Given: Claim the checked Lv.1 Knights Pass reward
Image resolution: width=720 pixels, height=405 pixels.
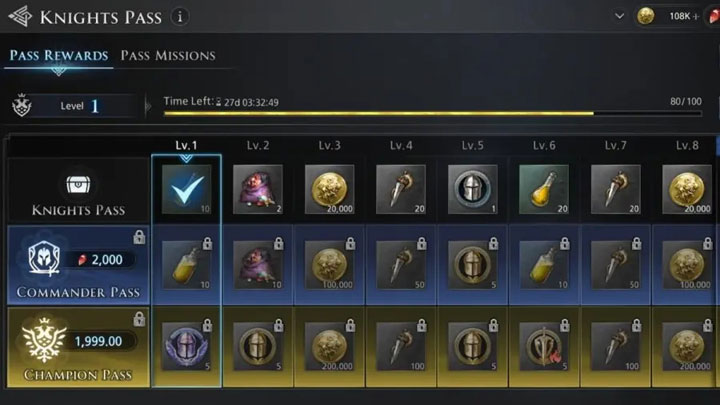Looking at the screenshot, I should pos(186,187).
